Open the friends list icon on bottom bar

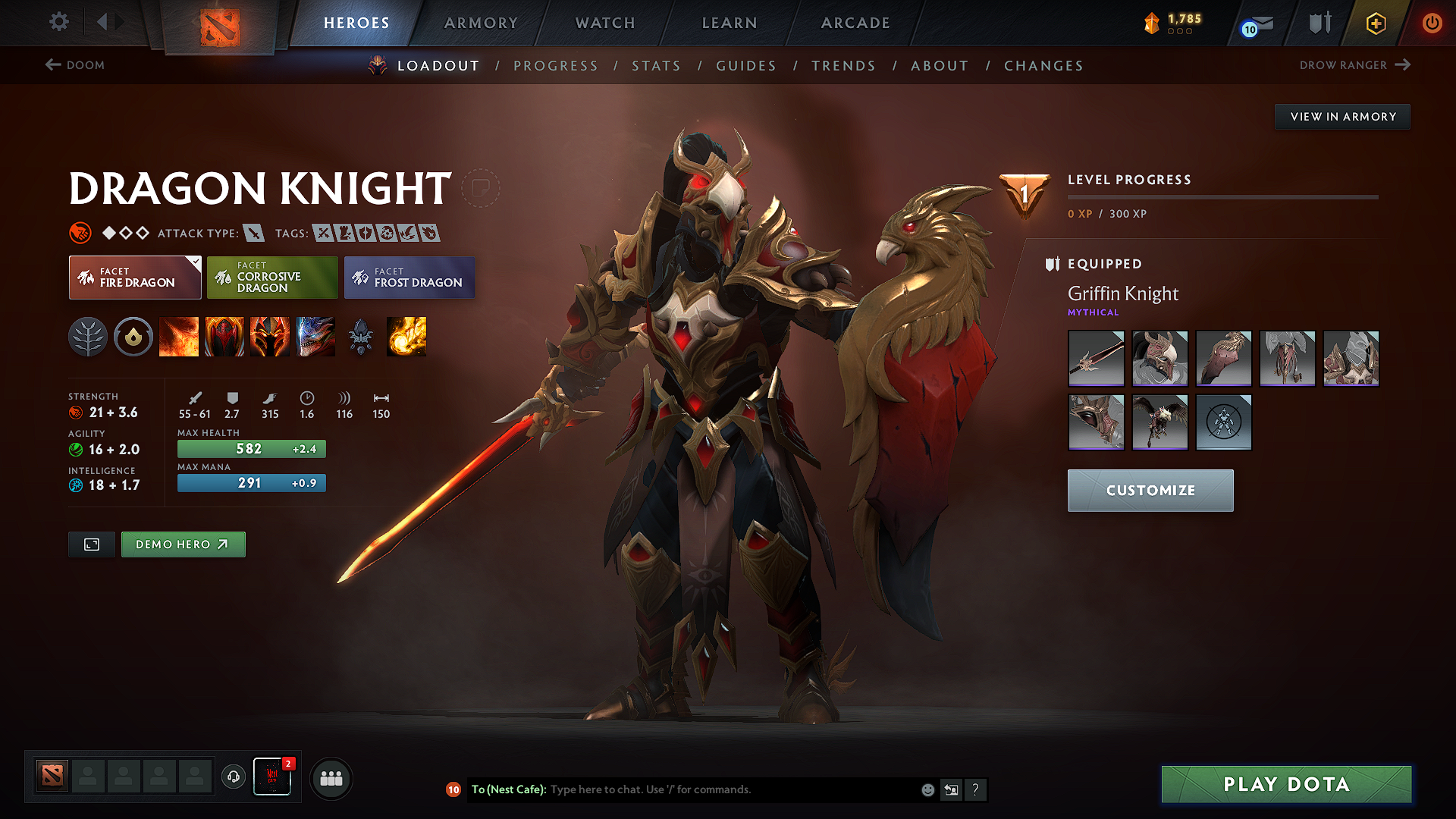click(x=331, y=778)
